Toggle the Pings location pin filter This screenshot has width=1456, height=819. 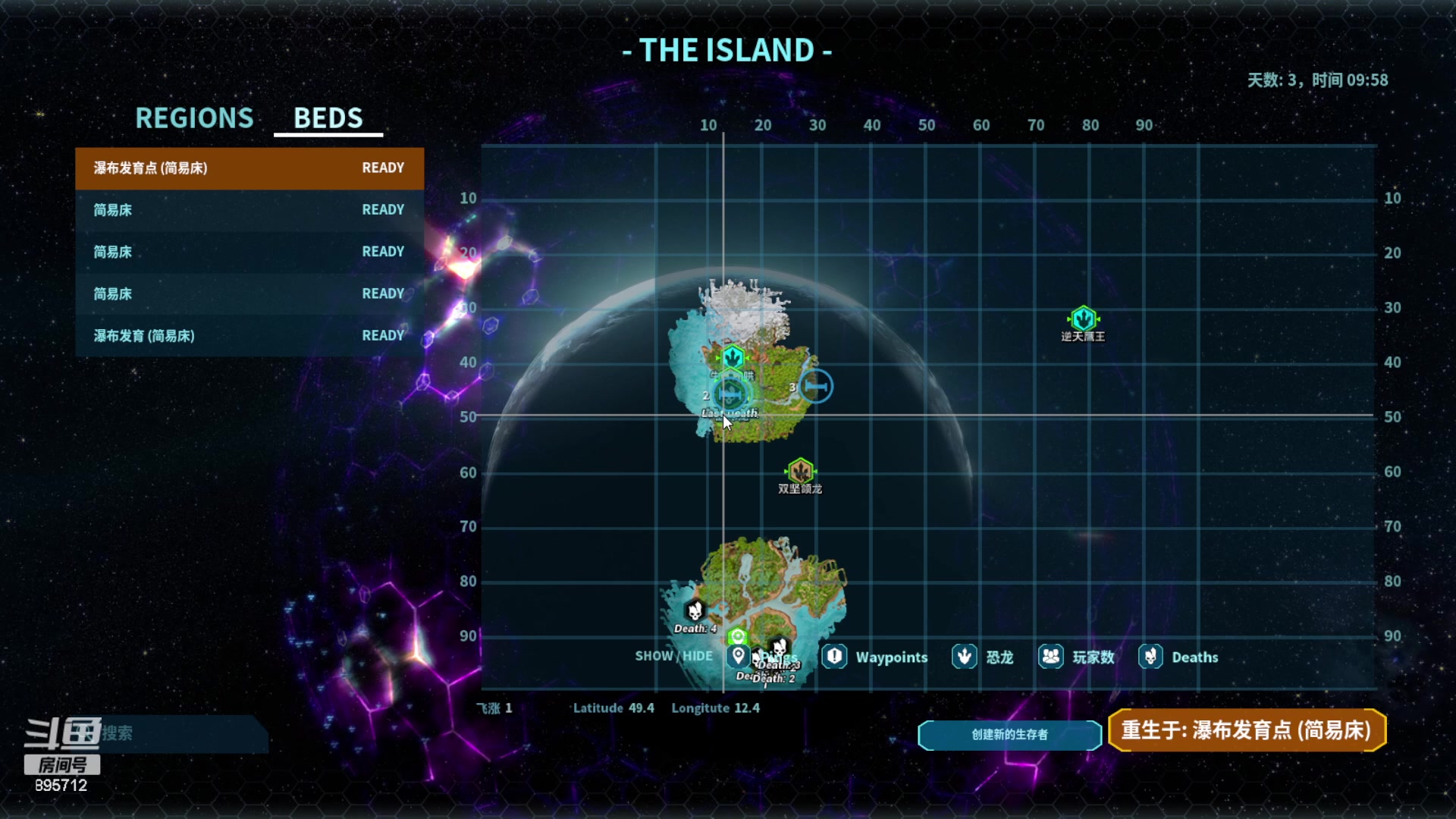(x=738, y=657)
